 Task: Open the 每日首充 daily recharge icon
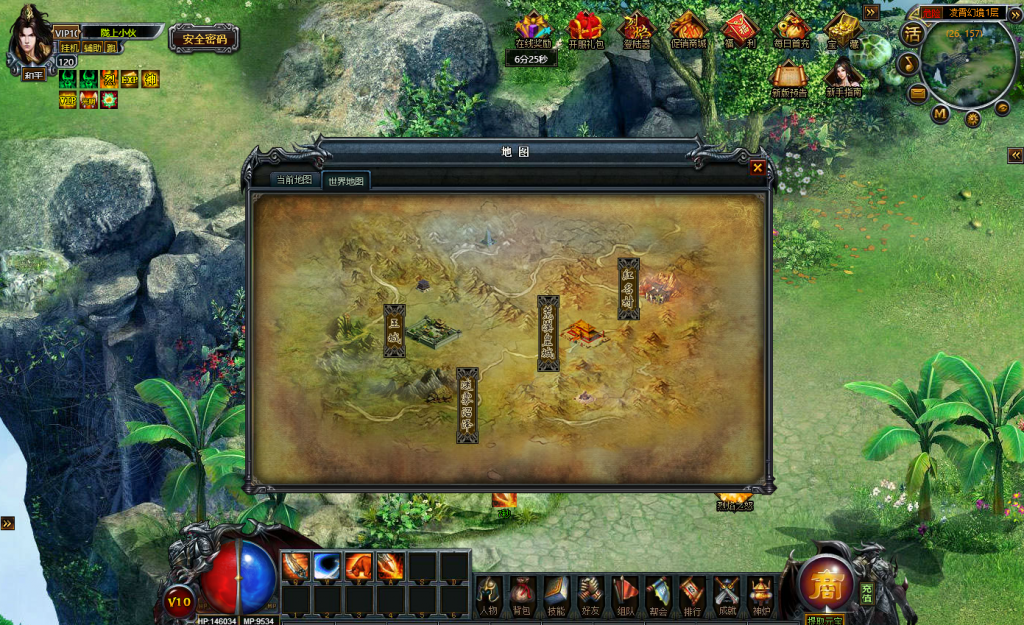(792, 31)
